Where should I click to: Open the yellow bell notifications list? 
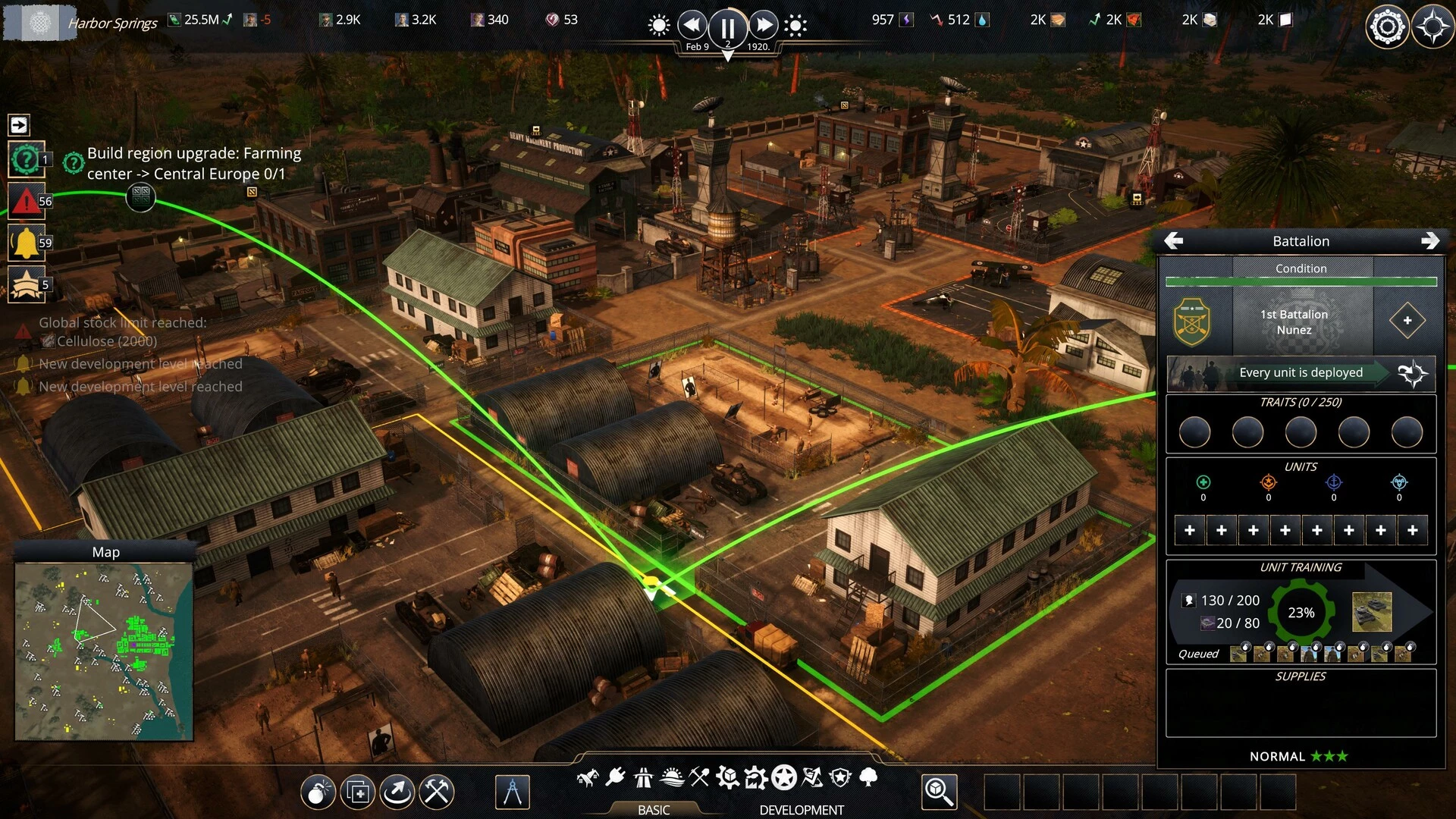click(x=26, y=243)
